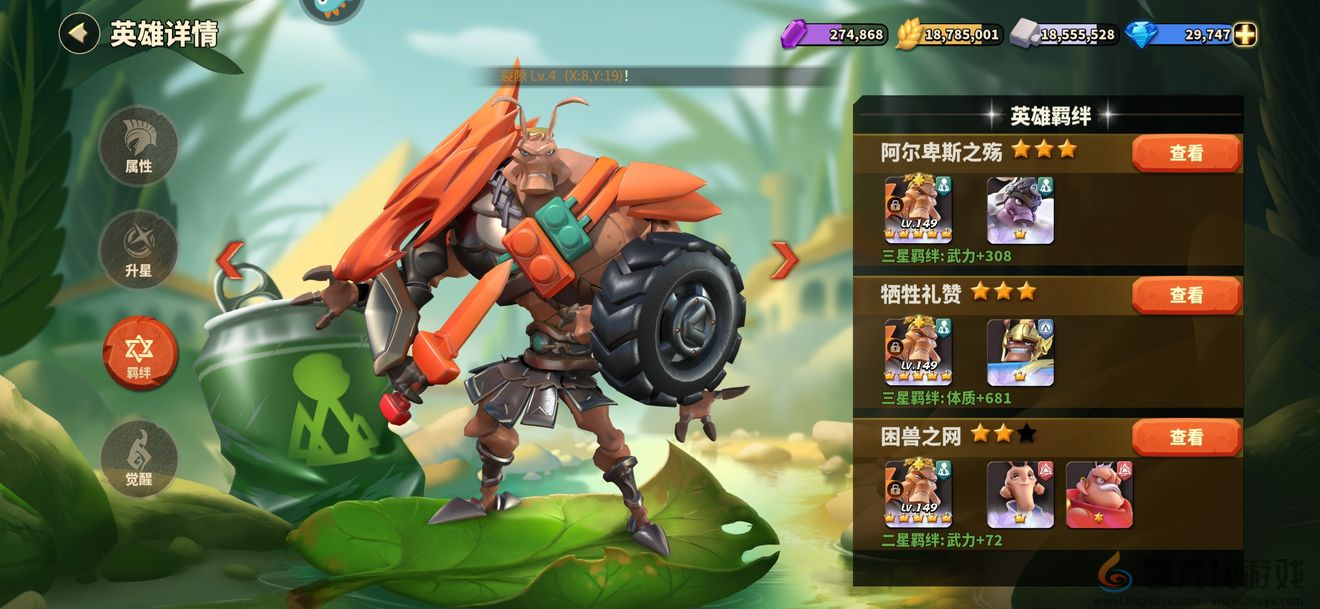Screen dimensions: 1320x609
Task: Open the 升星 tab
Action: coord(139,250)
